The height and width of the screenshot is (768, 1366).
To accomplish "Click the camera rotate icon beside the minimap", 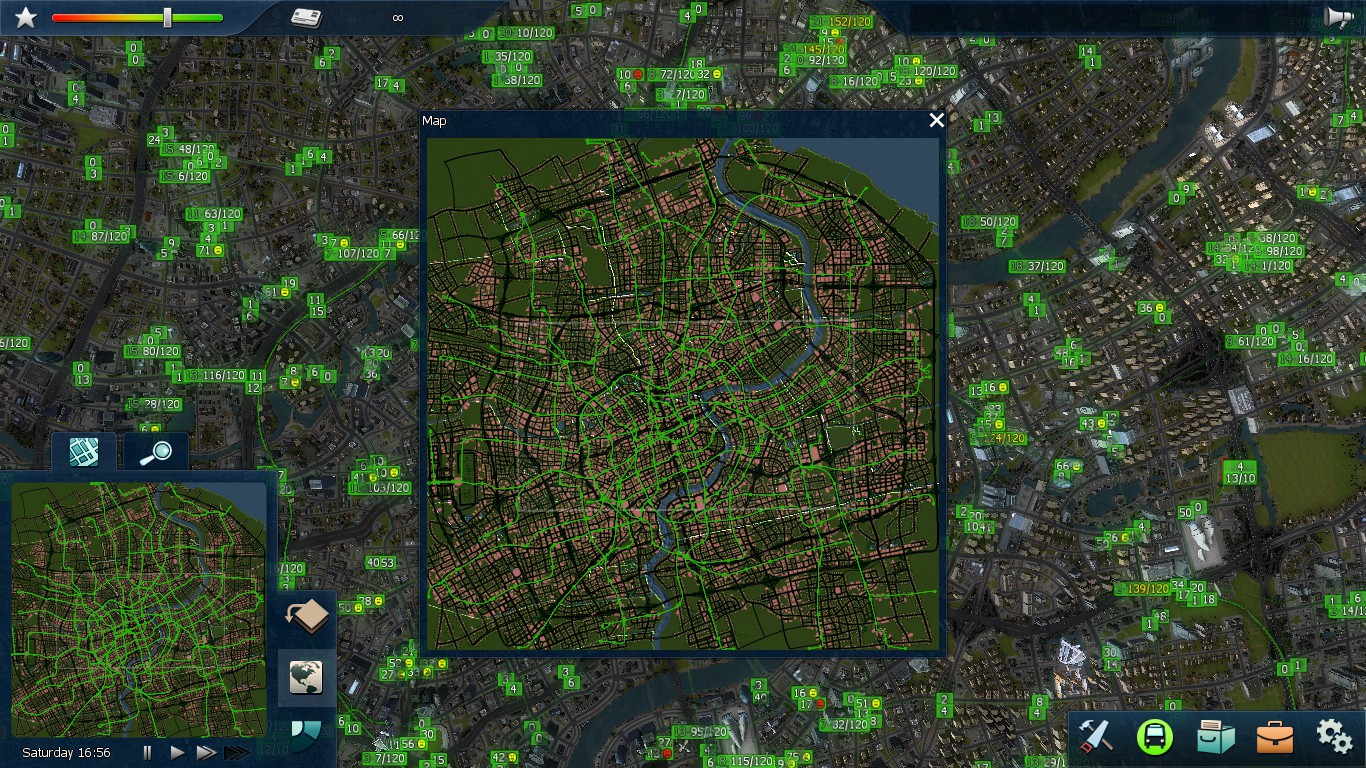I will [x=306, y=616].
